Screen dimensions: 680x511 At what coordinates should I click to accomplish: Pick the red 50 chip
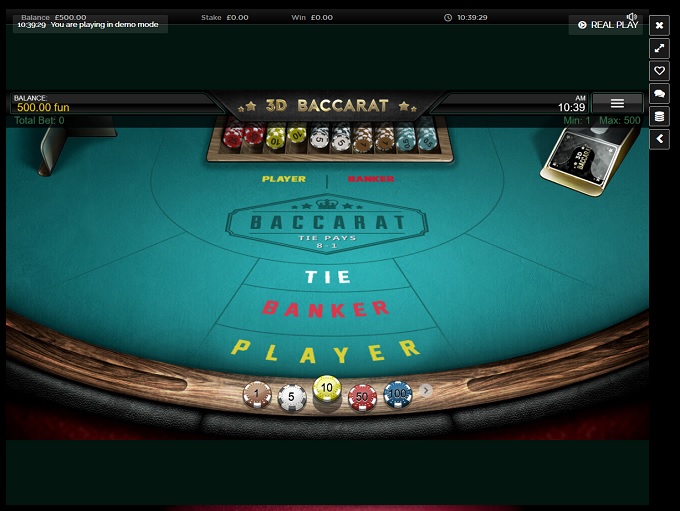click(x=362, y=398)
